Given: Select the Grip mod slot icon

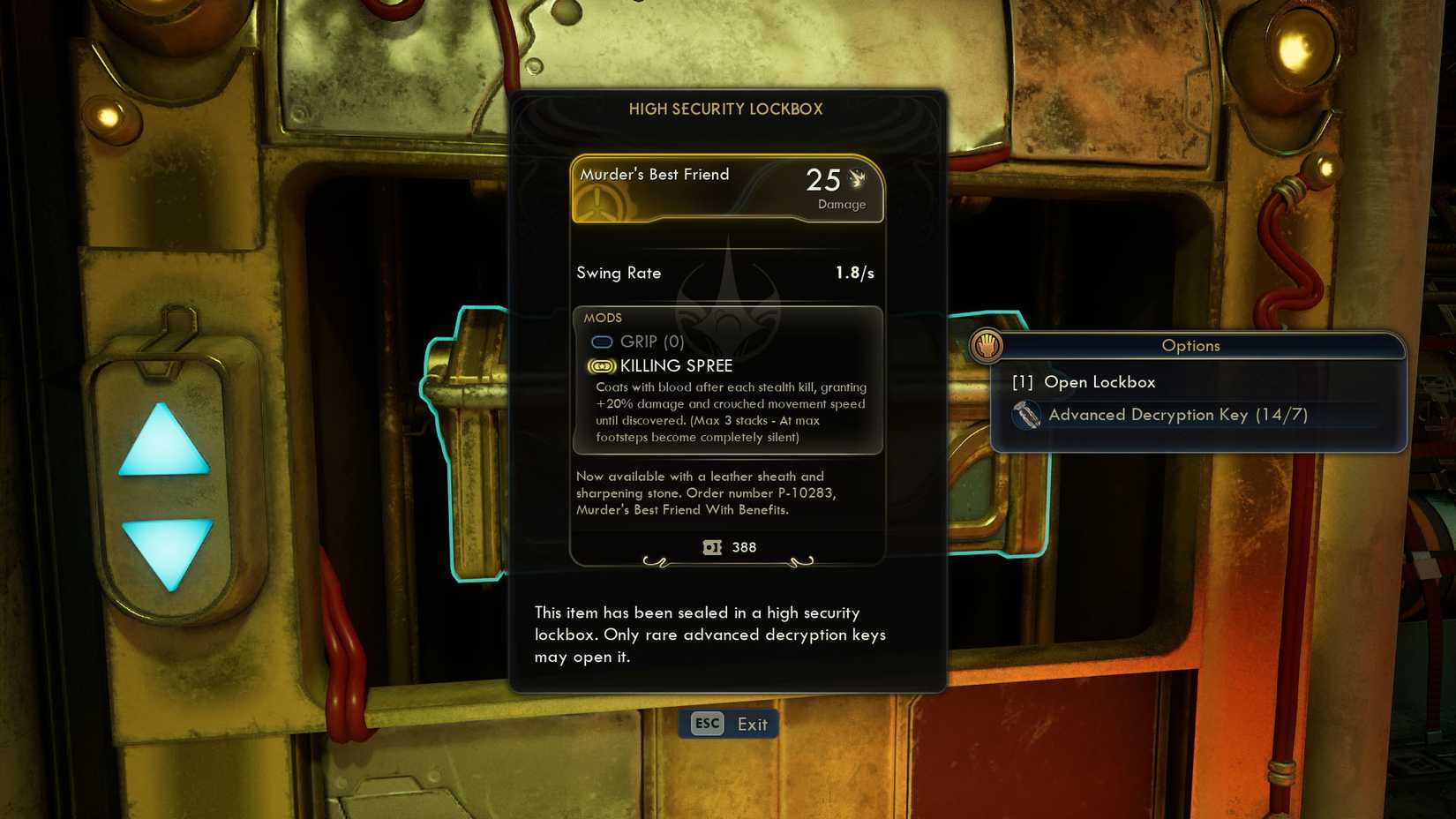Looking at the screenshot, I should click(604, 342).
